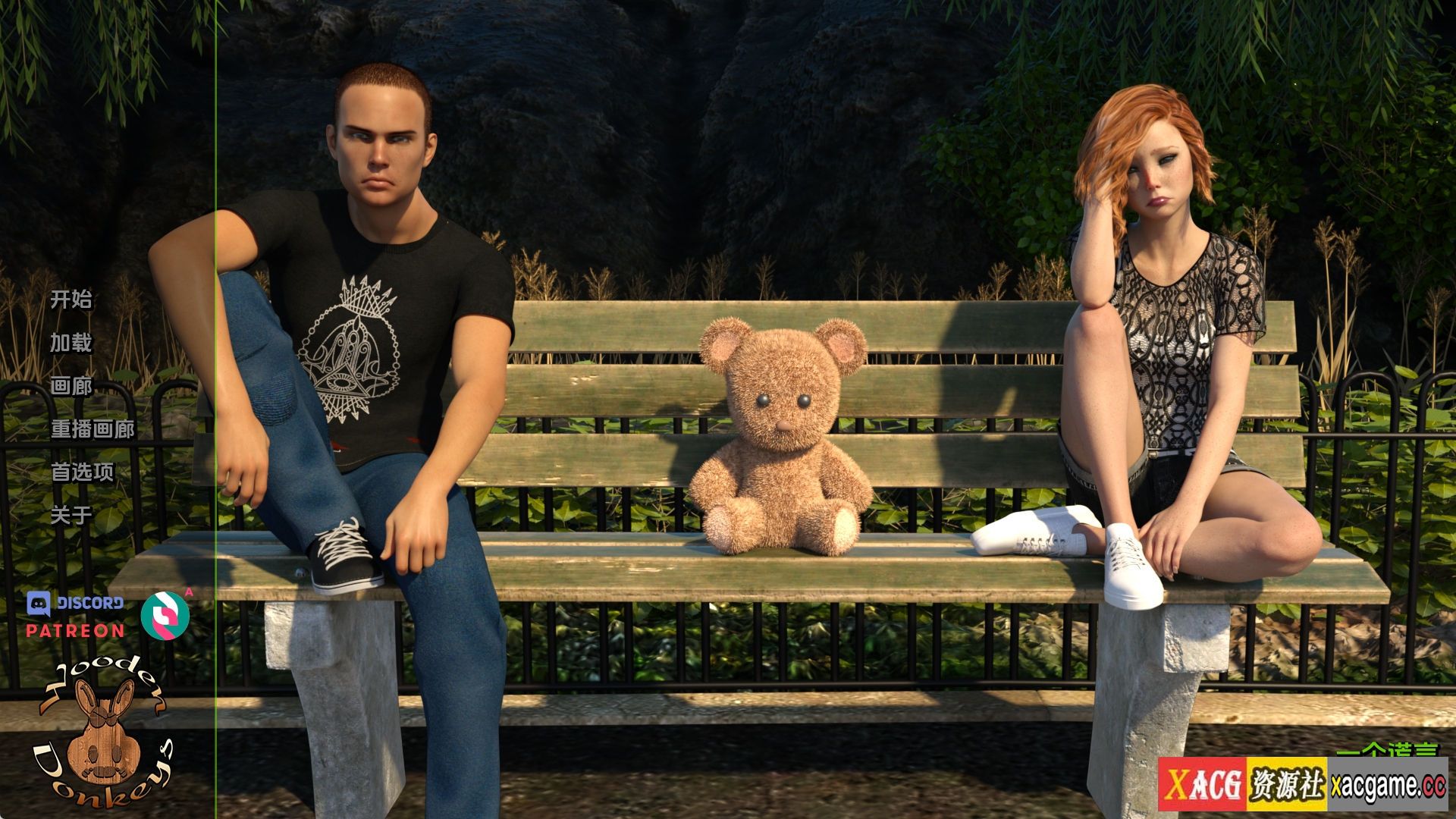
Task: Start the game with 开始
Action: 71,300
